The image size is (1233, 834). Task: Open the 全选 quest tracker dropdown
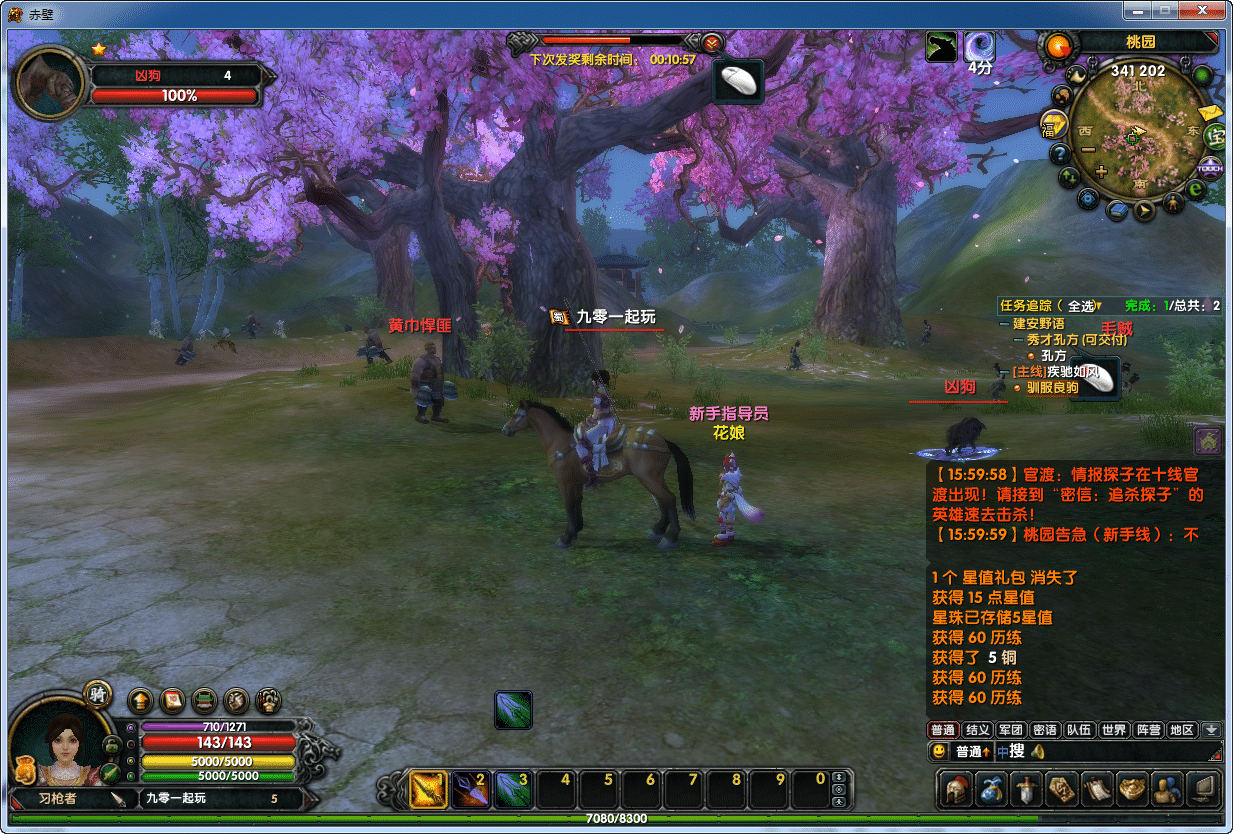coord(1081,305)
